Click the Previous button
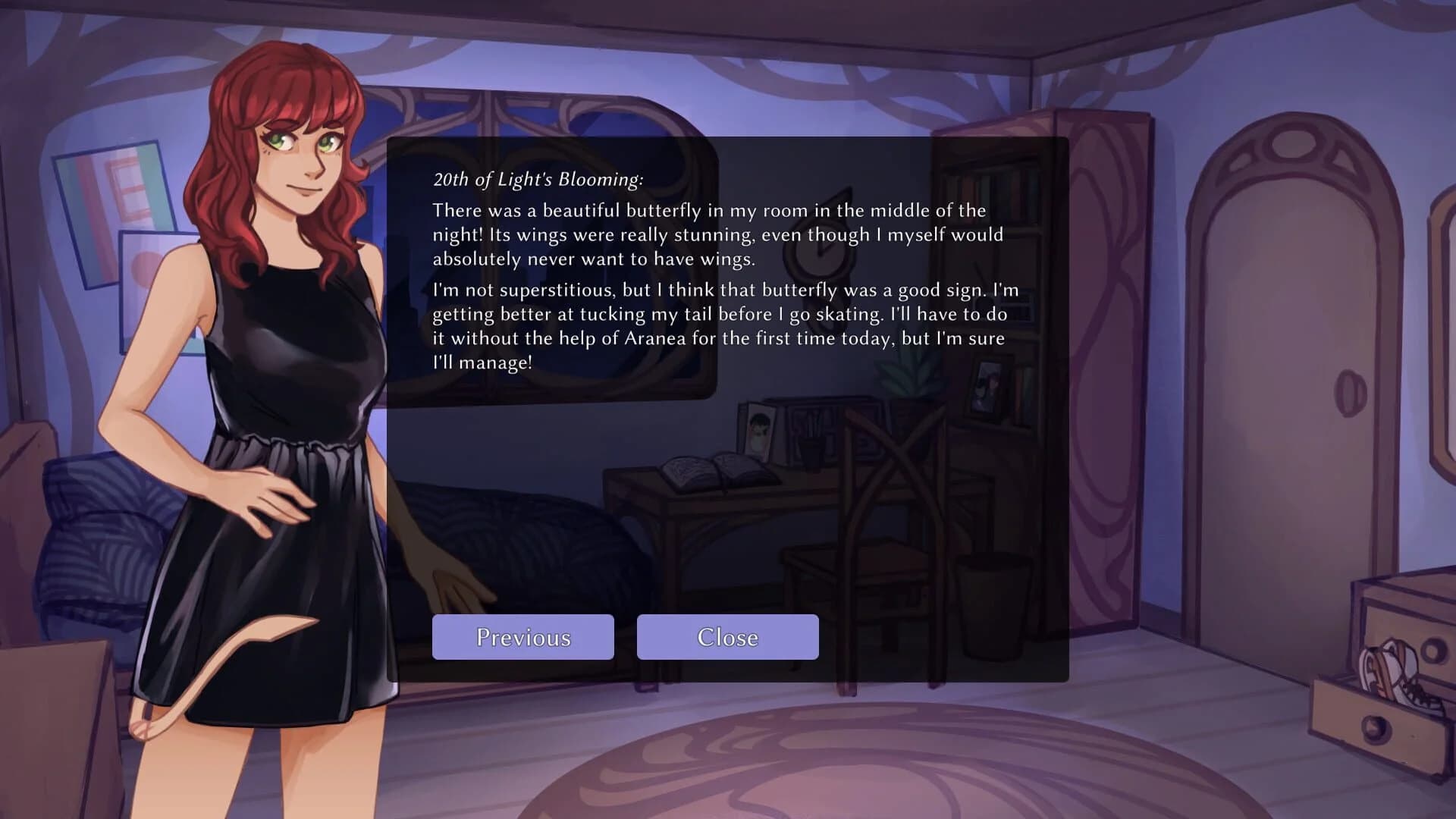This screenshot has height=819, width=1456. [x=522, y=637]
